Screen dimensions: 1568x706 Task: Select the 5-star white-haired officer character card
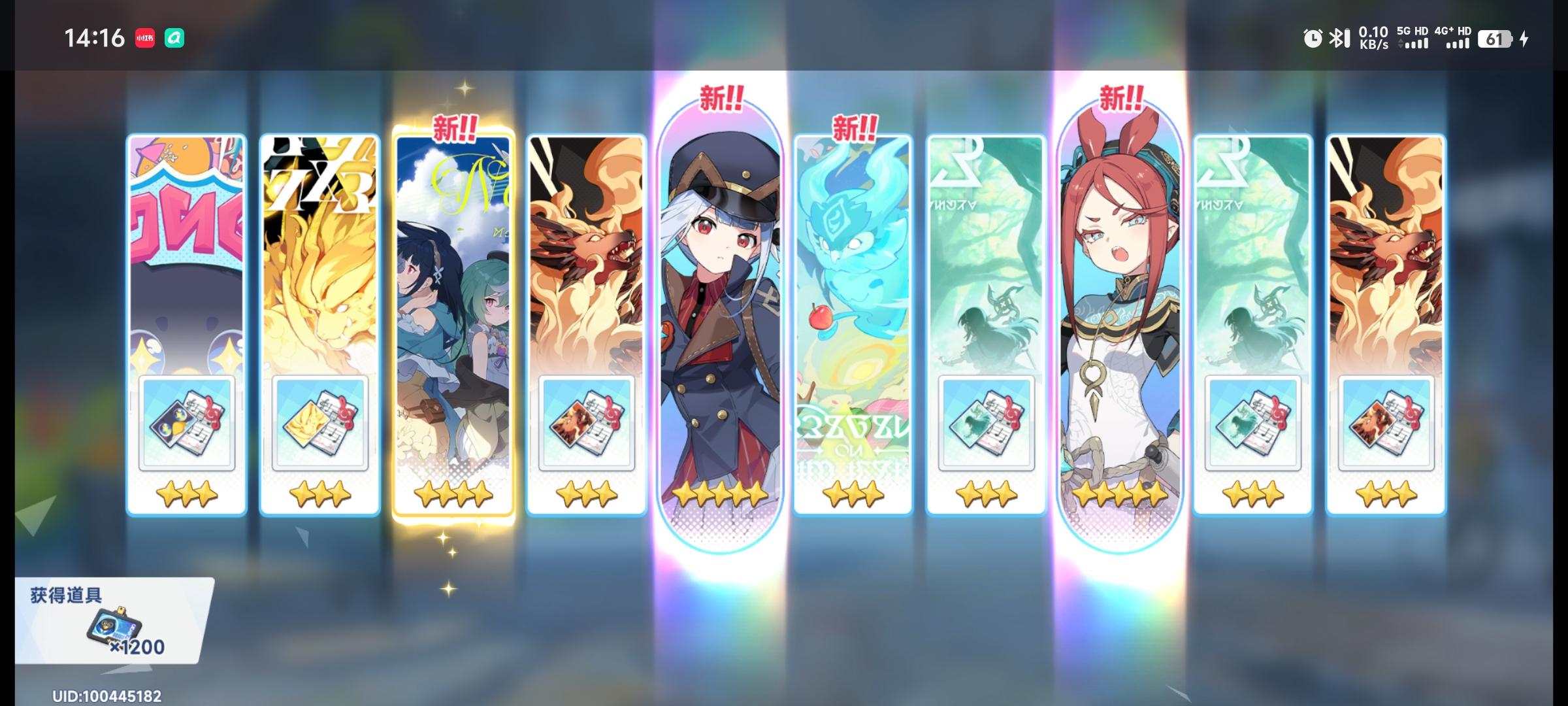717,307
